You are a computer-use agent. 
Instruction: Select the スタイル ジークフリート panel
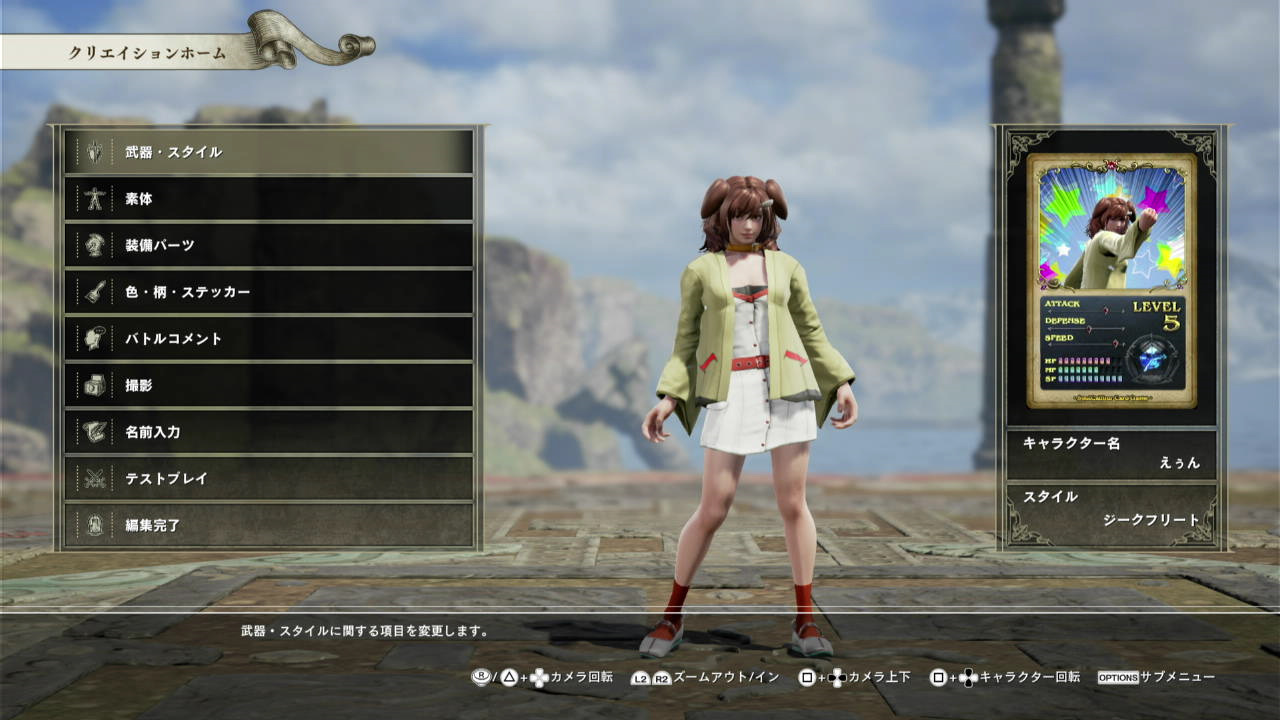pyautogui.click(x=1111, y=508)
